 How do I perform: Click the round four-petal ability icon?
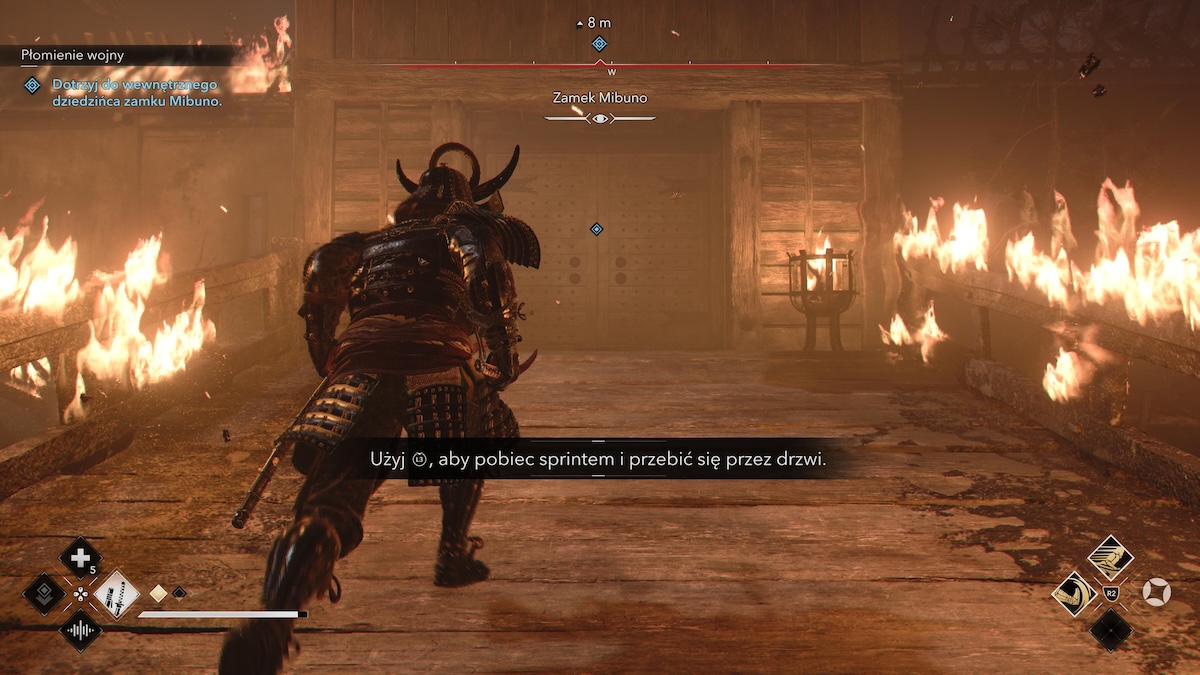[x=1156, y=593]
